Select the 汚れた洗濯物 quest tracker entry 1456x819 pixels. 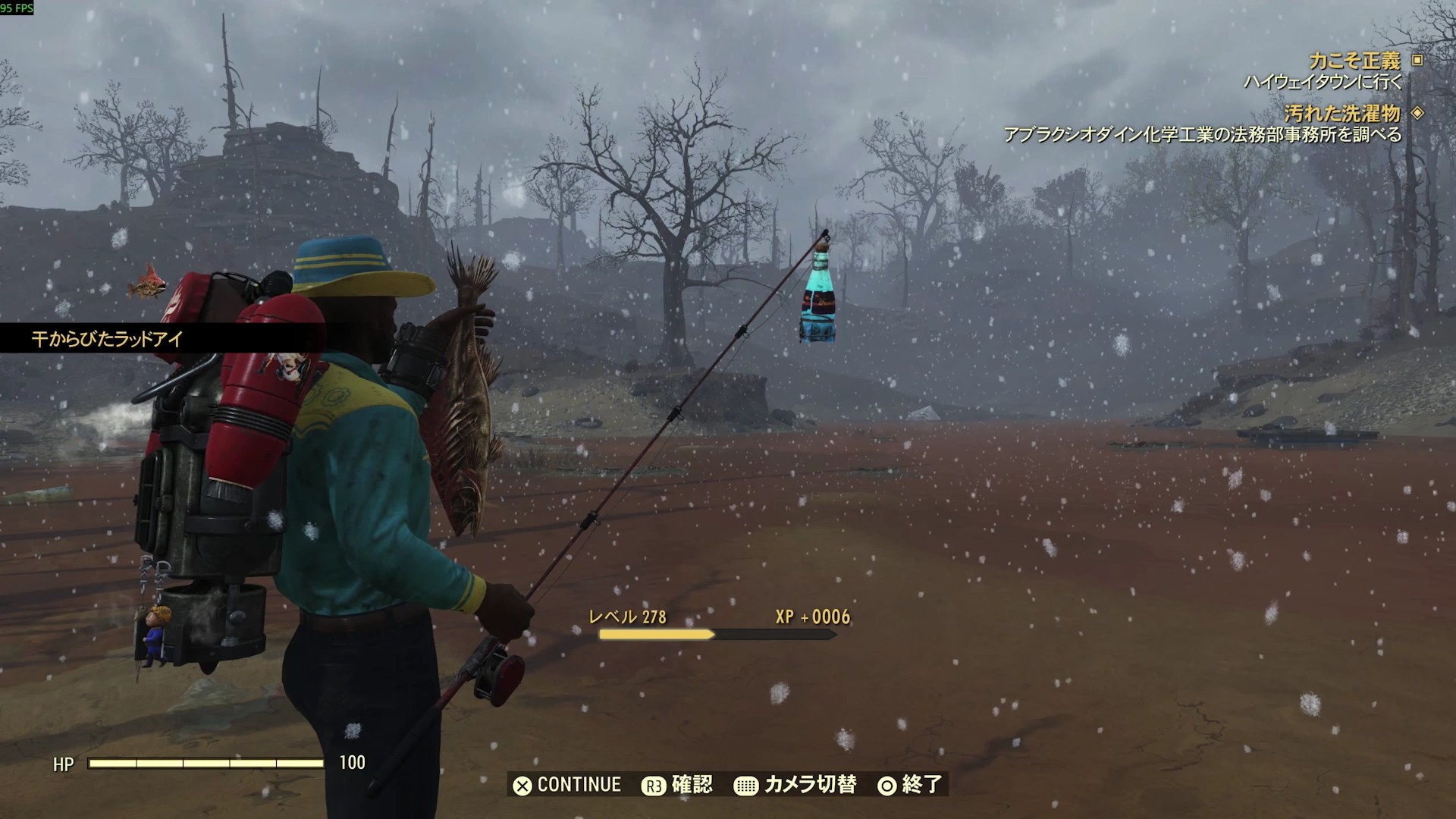(1342, 114)
